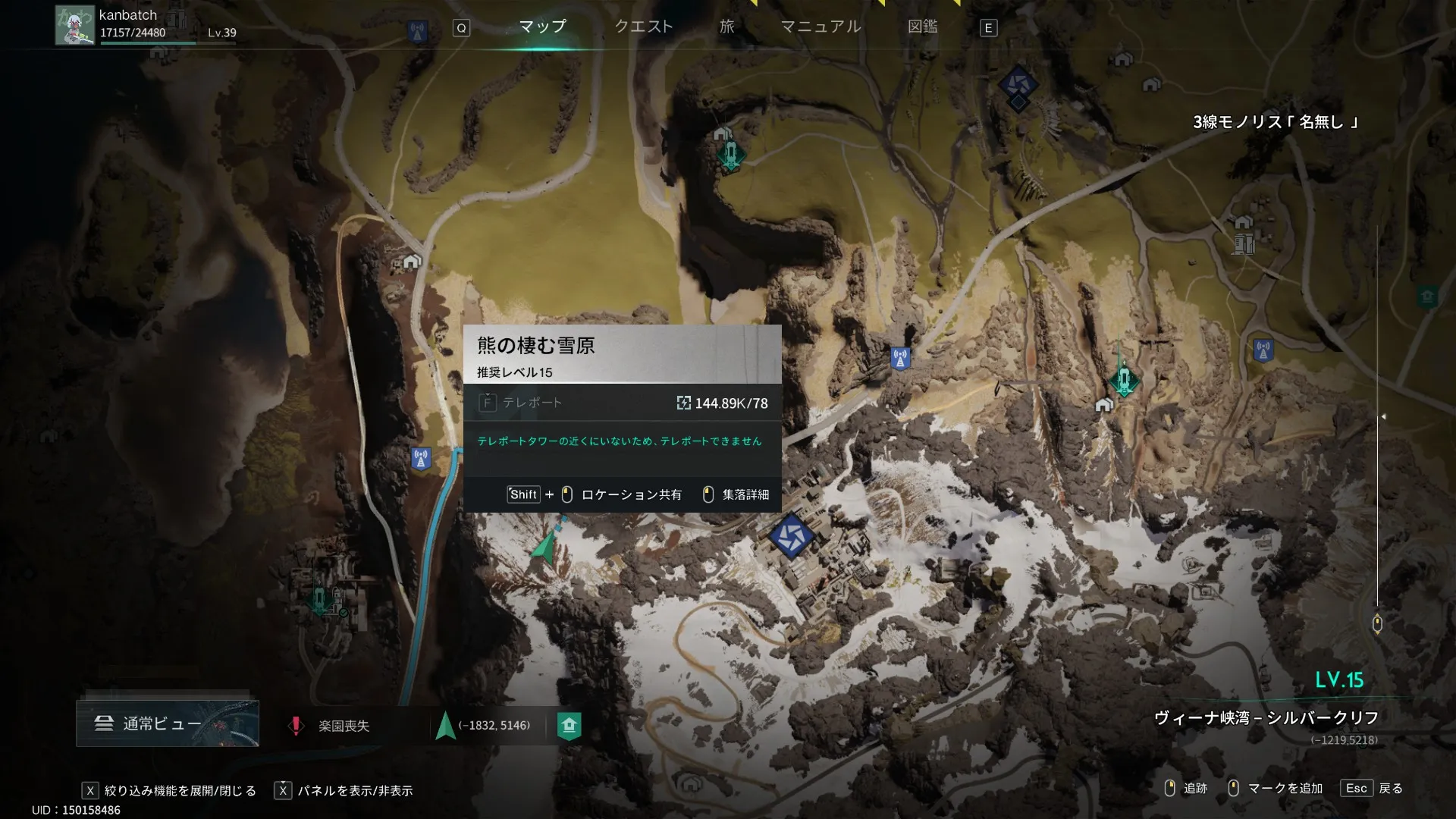Select the 3線モノリス「名無し」 map label

pos(1276,122)
